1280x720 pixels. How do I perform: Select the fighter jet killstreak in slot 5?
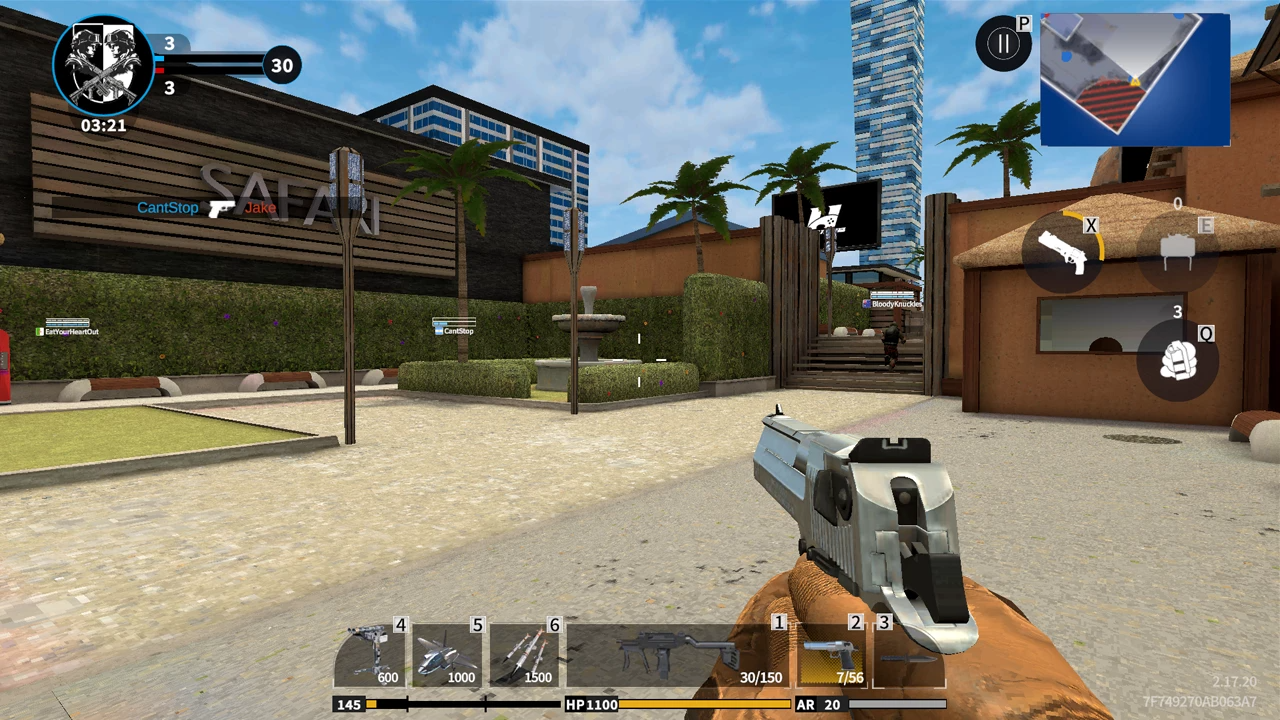pos(447,648)
